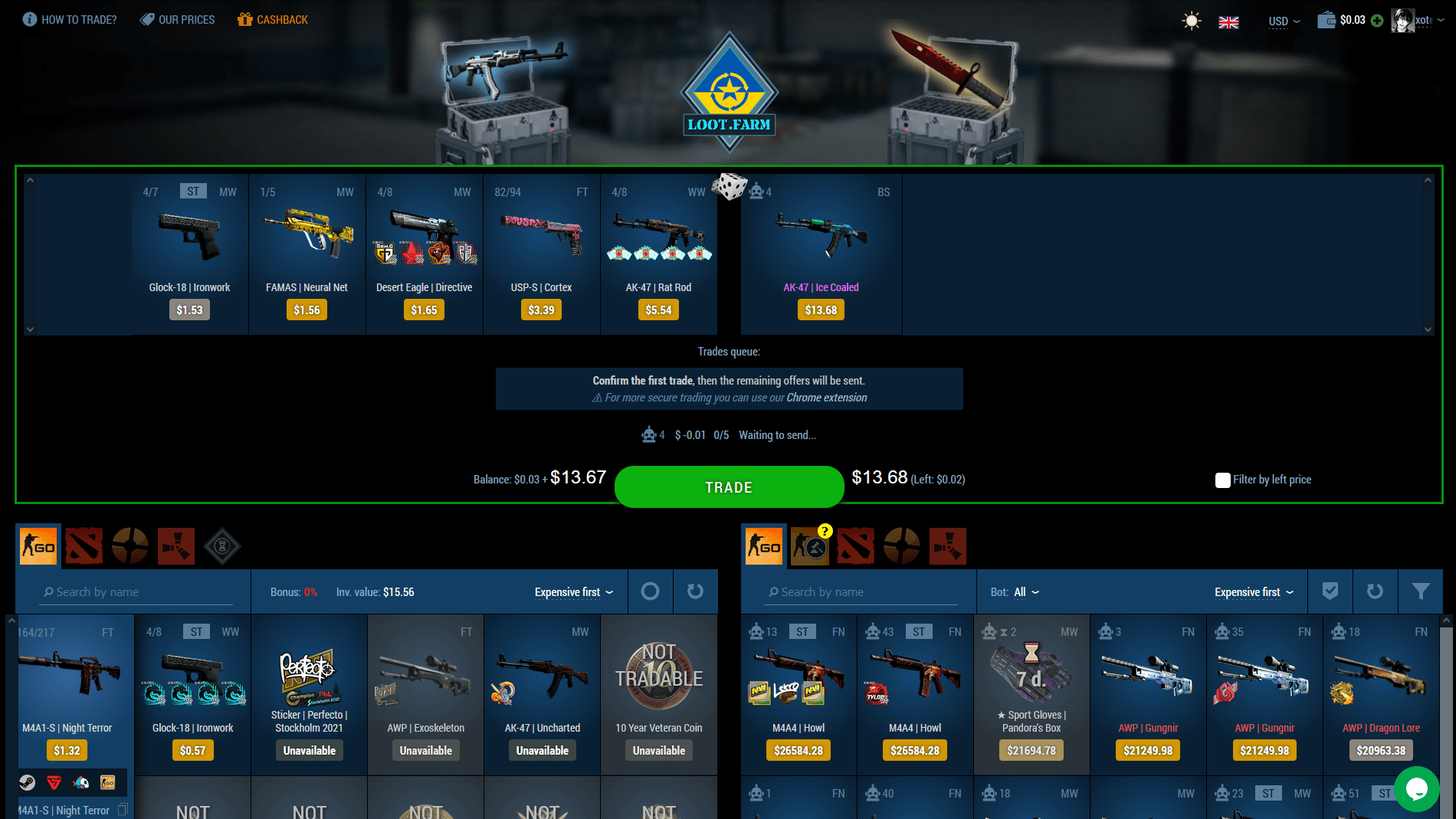Click the shield checkmark verification icon
The width and height of the screenshot is (1456, 819).
[1330, 591]
